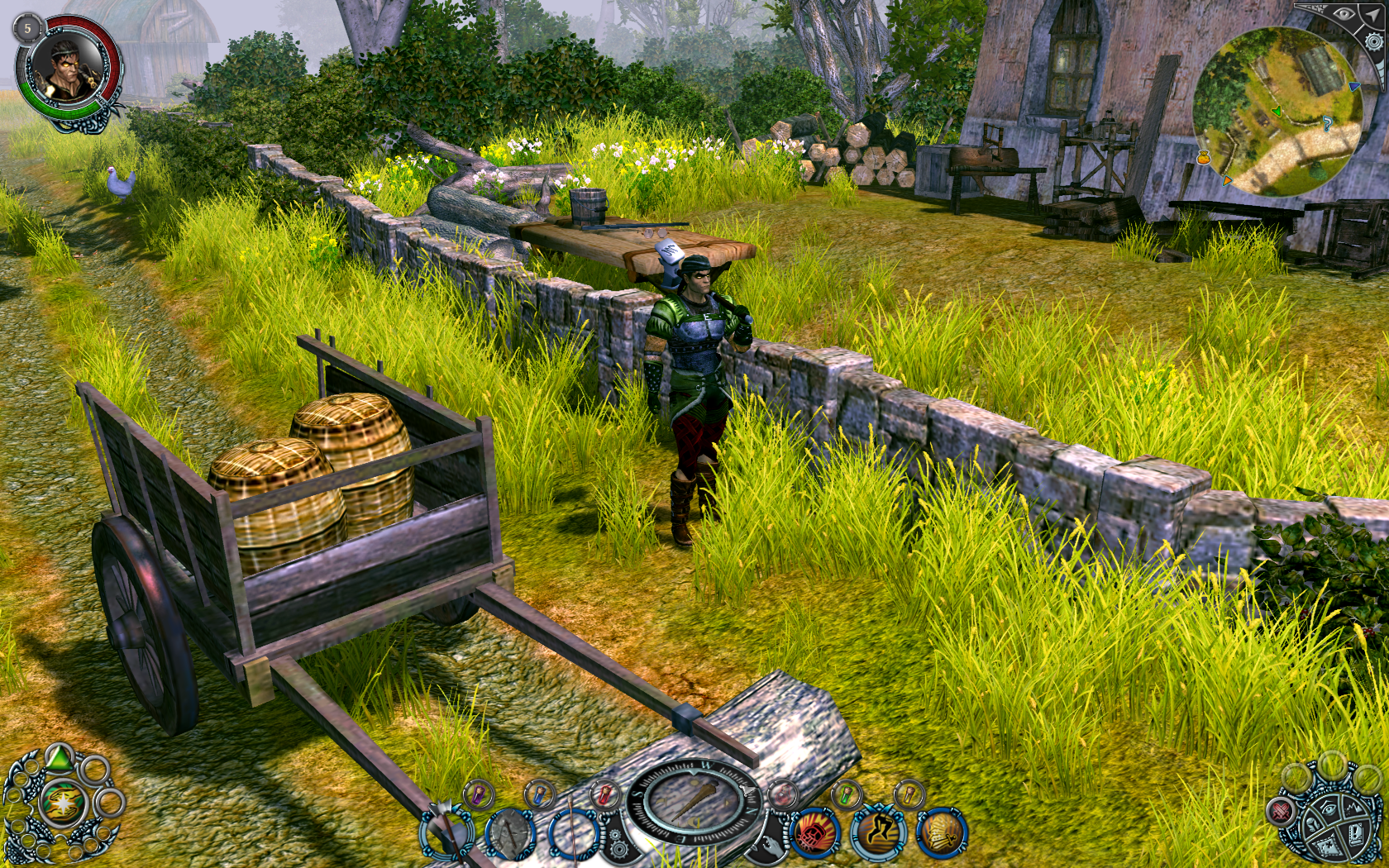Image resolution: width=1389 pixels, height=868 pixels.
Task: Click the green triangle indicator bottom left
Action: [60, 757]
